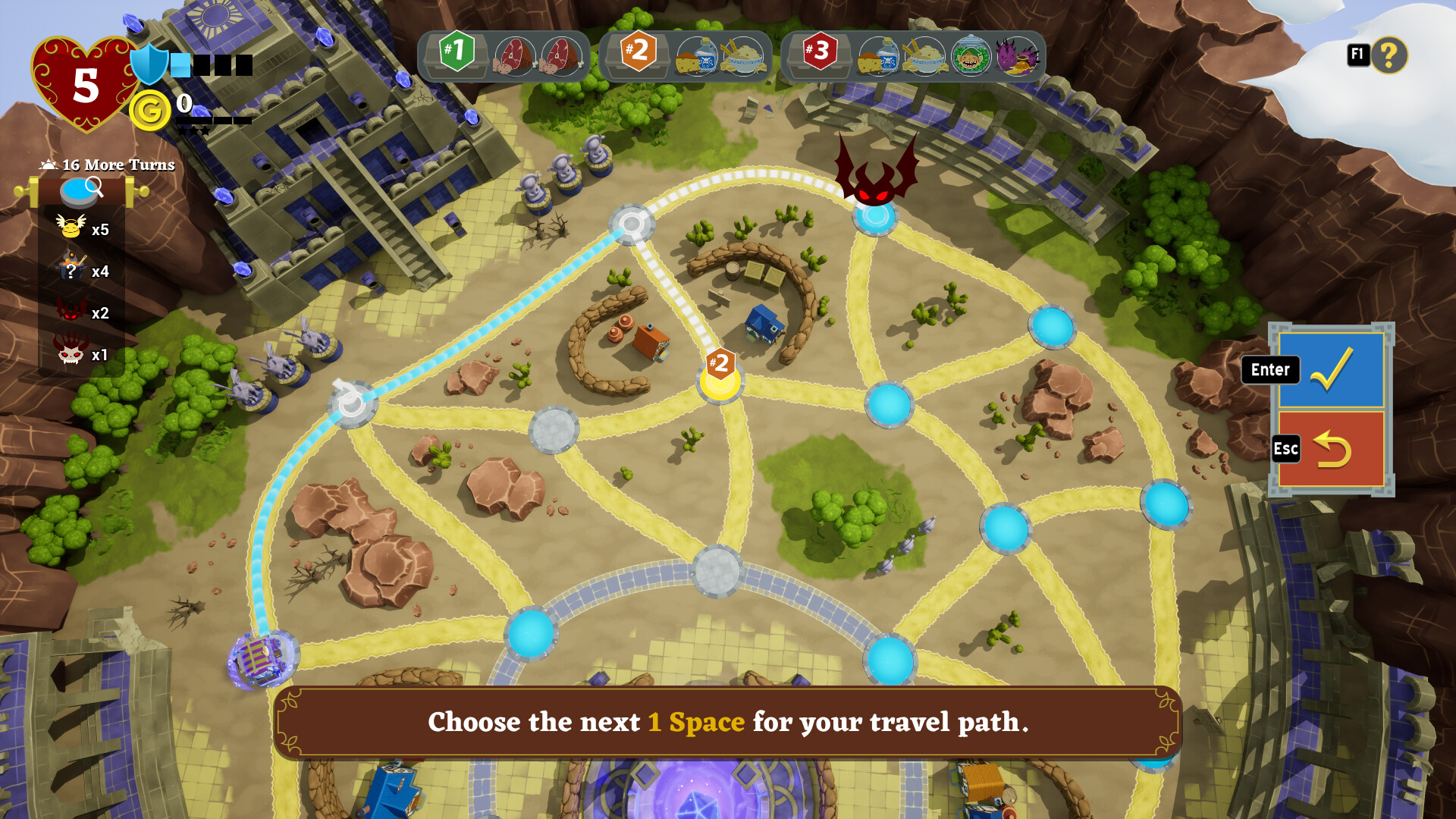1456x819 pixels.
Task: Click the shield charge bar segments
Action: point(212,66)
